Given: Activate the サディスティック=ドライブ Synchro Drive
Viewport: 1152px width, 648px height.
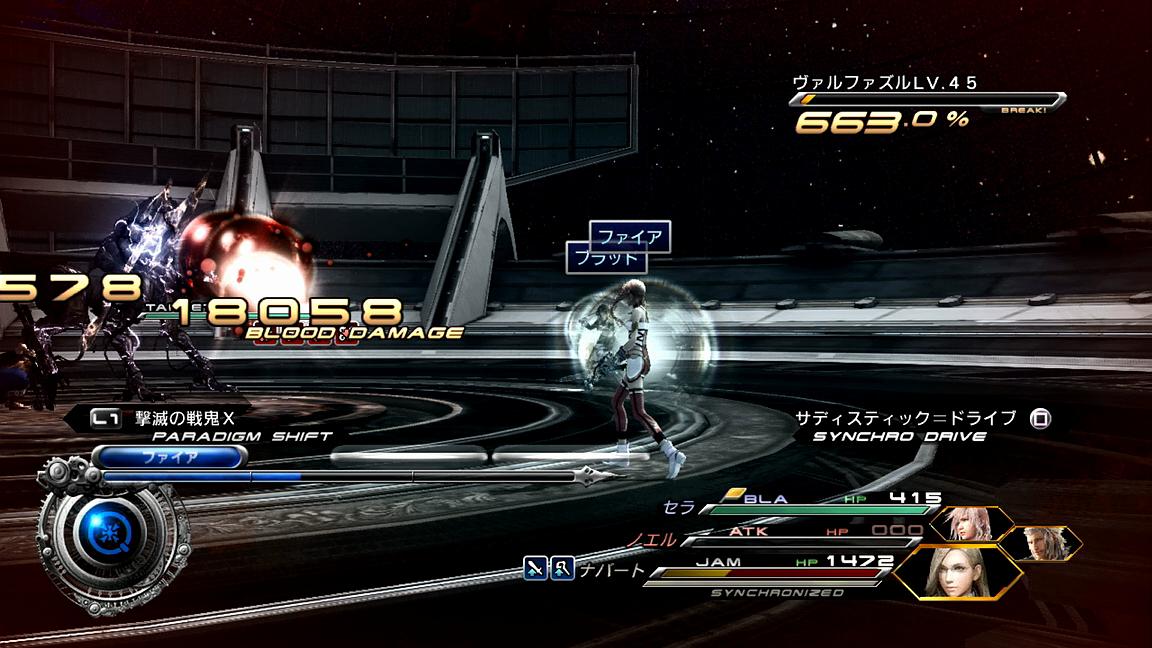Looking at the screenshot, I should point(920,425).
